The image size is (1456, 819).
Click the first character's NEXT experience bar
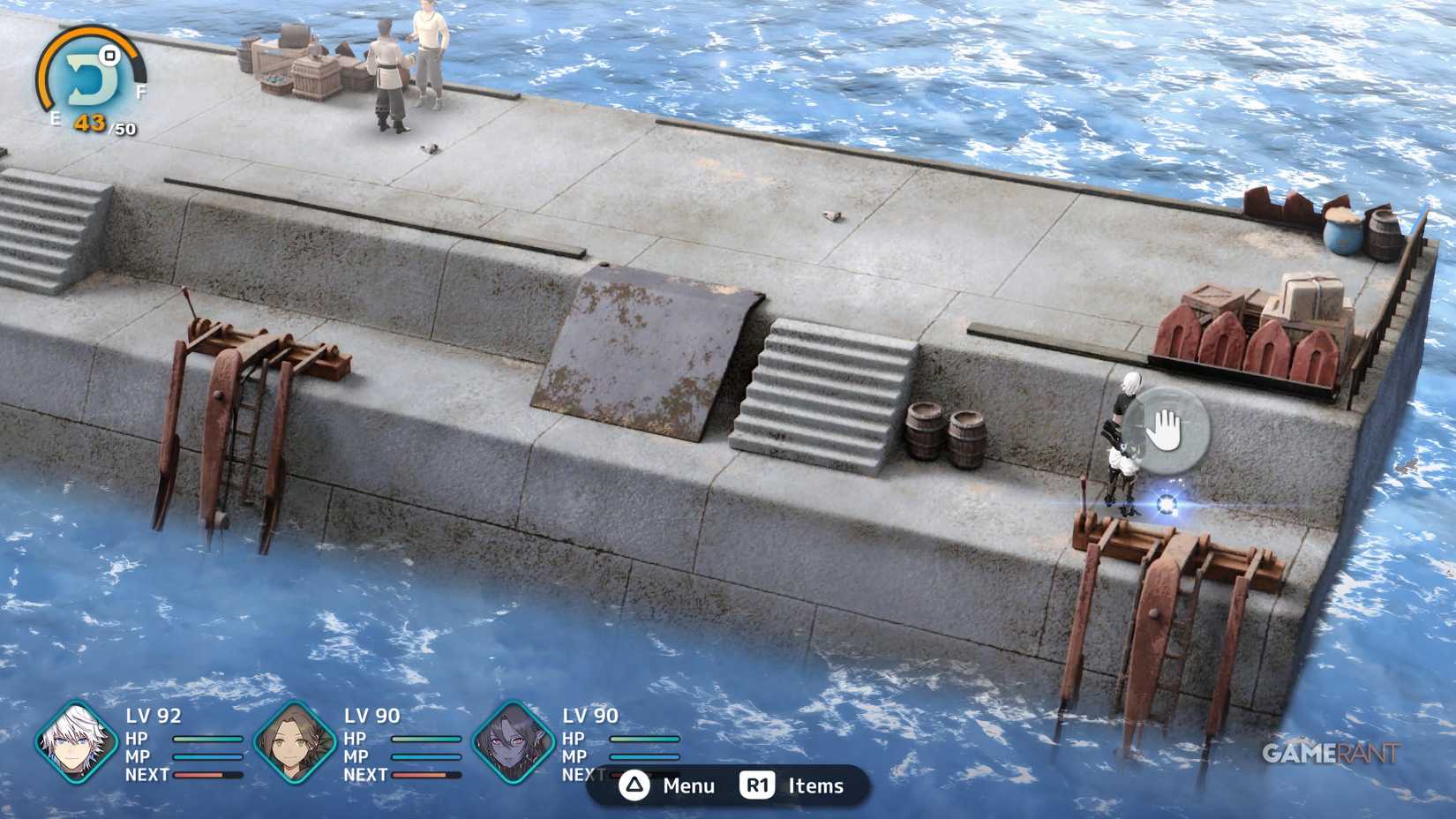(206, 775)
